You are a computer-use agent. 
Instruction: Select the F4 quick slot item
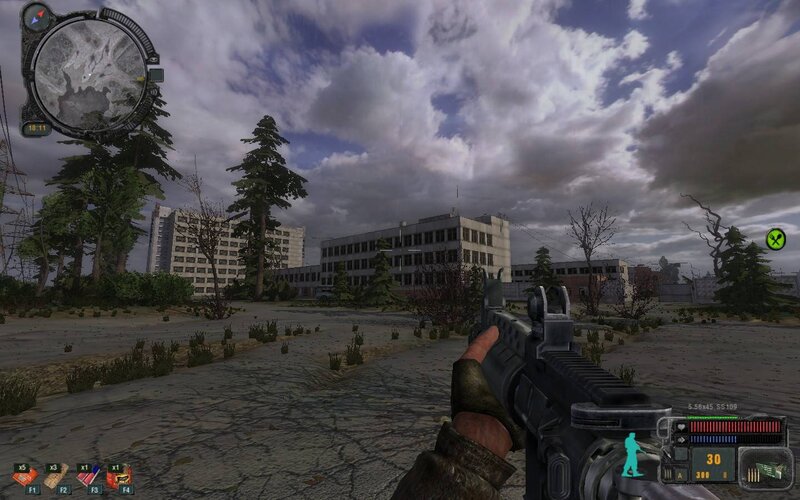119,478
